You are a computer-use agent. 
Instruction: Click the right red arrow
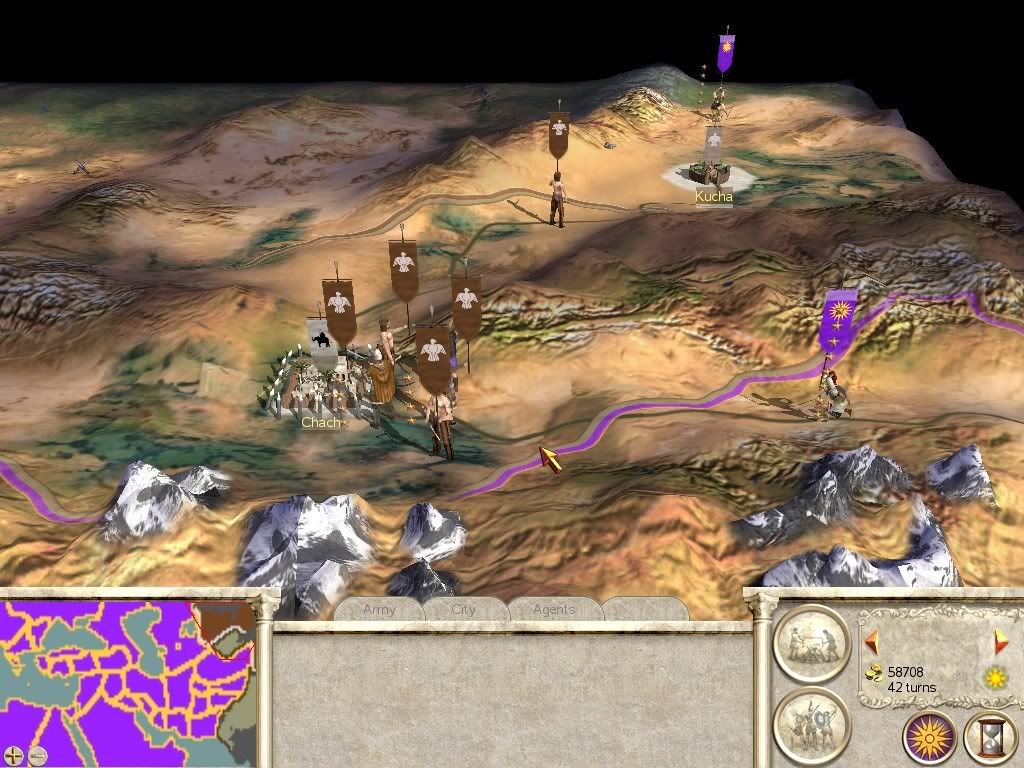tap(1001, 641)
